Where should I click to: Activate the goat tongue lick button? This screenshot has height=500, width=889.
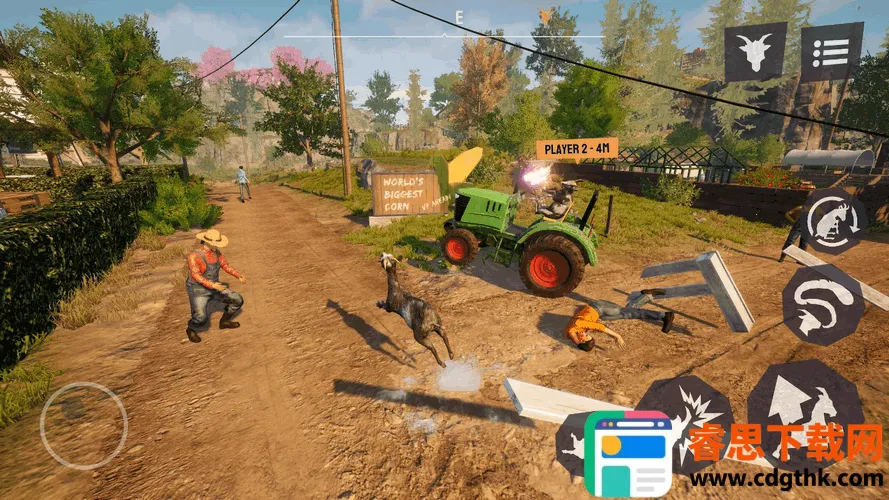coord(822,305)
